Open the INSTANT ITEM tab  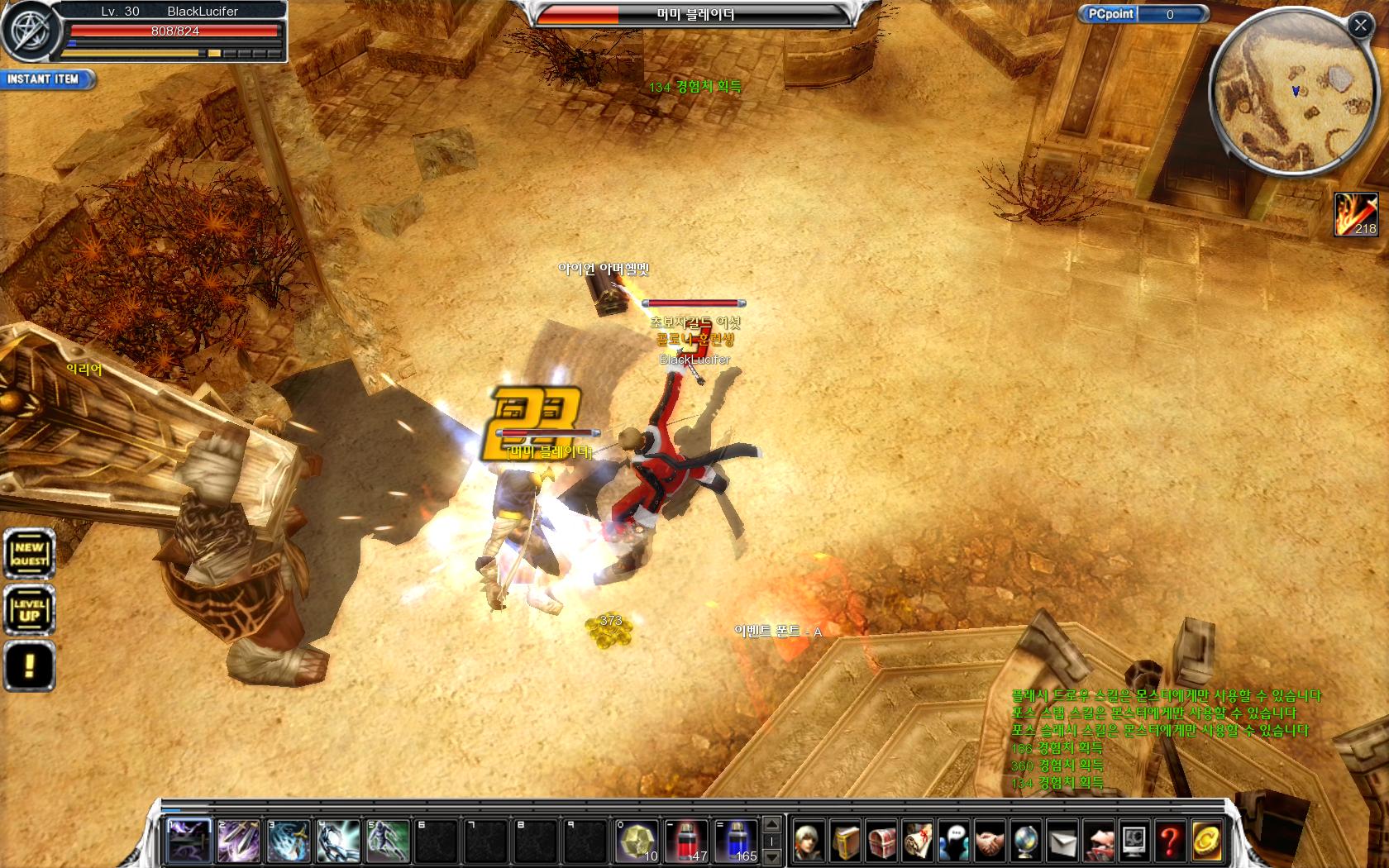point(45,79)
